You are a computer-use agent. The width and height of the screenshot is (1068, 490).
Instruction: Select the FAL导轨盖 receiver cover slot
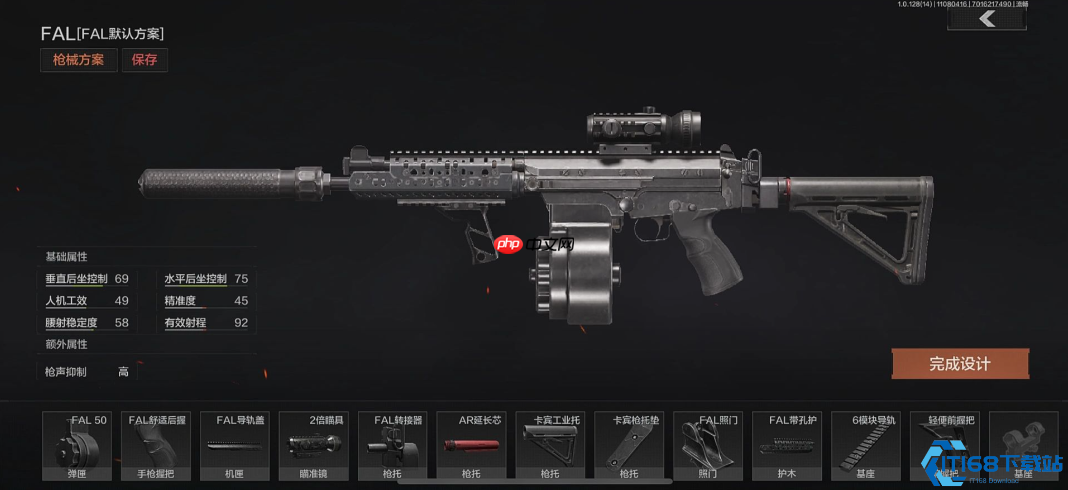(x=235, y=446)
